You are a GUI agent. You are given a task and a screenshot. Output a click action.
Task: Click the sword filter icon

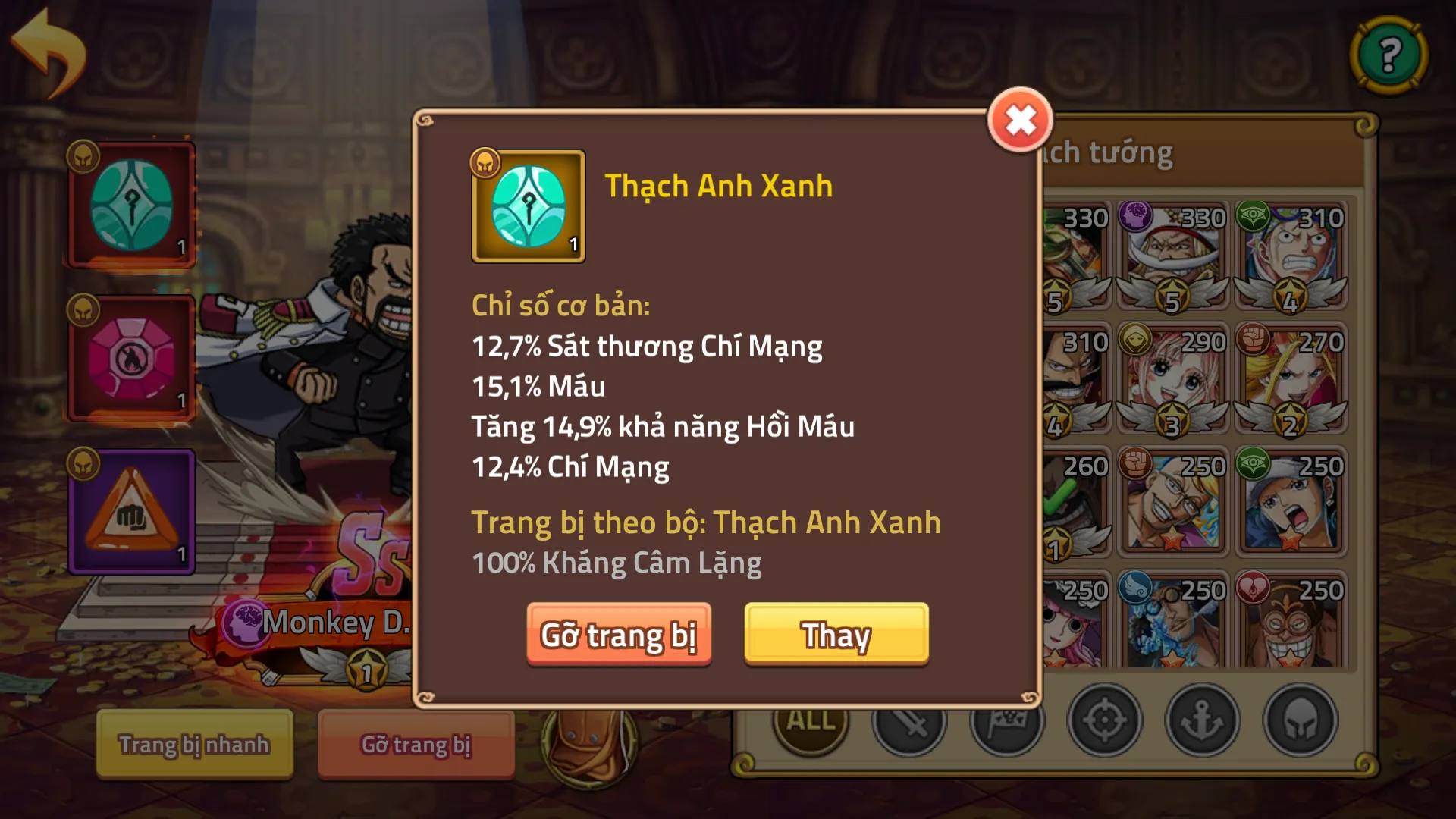coord(910,720)
